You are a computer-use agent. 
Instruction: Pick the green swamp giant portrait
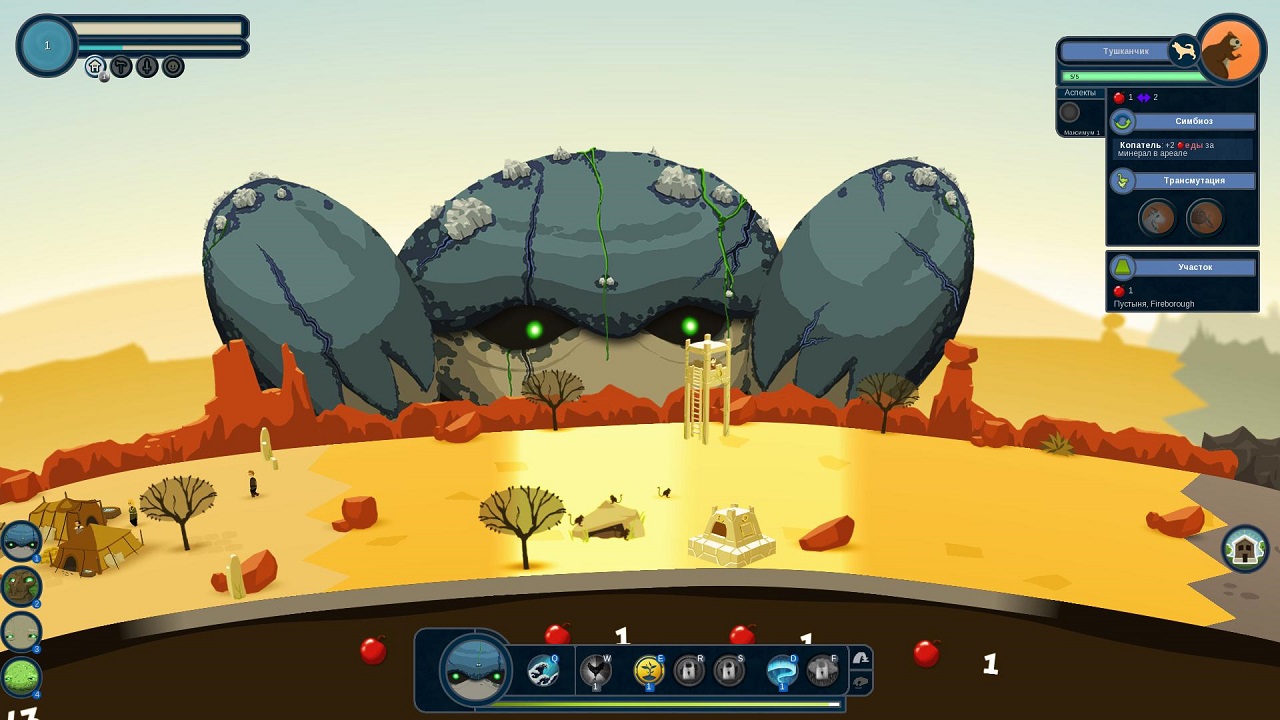click(21, 677)
